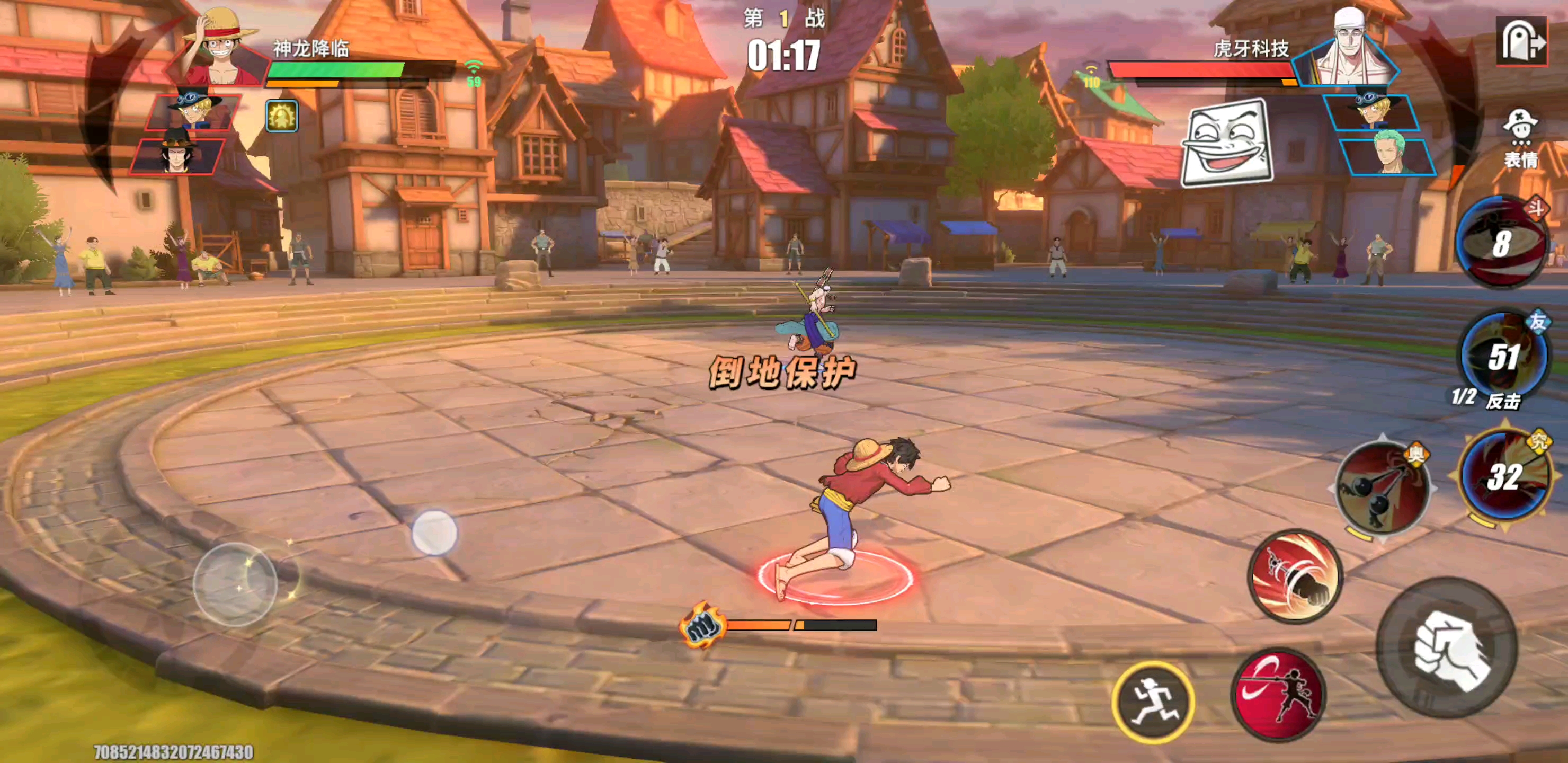Tap the virtual movement joystick
The image size is (1568, 763).
point(236,584)
